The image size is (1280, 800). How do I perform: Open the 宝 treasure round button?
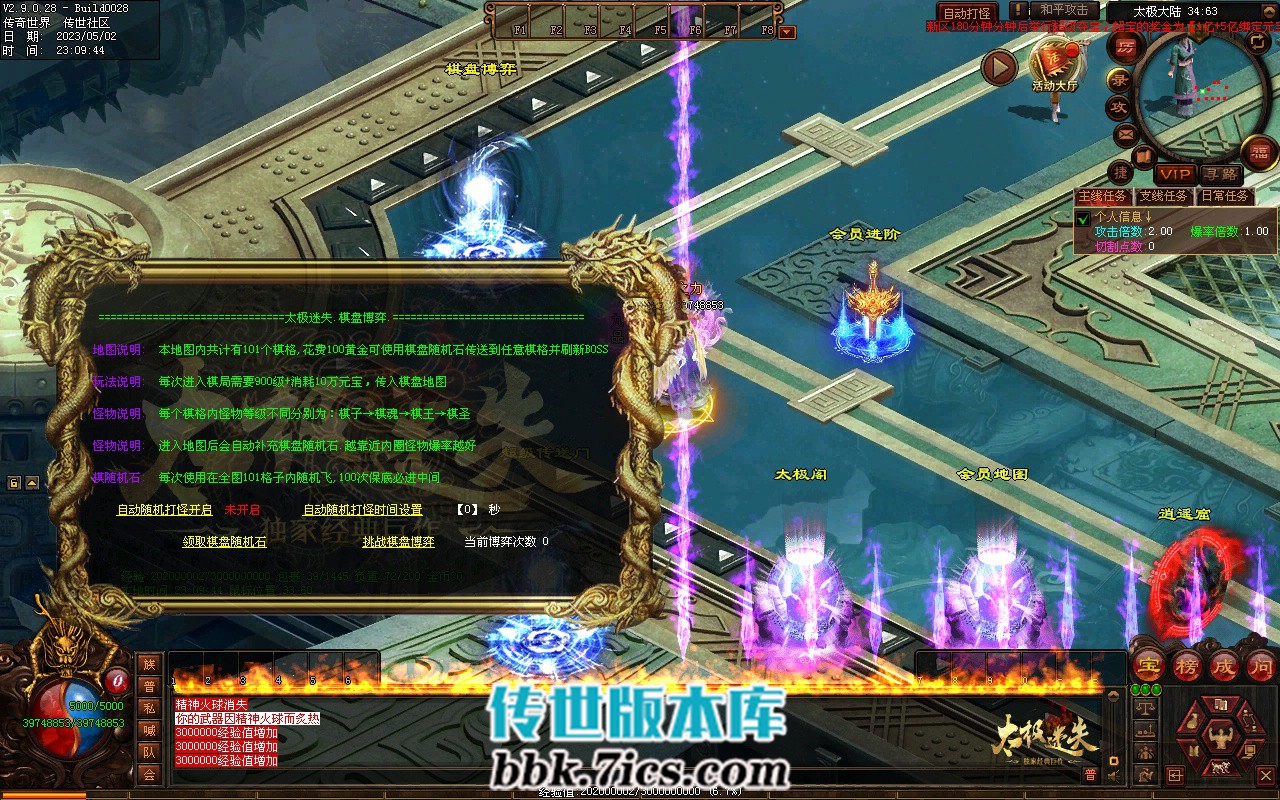[x=1149, y=665]
